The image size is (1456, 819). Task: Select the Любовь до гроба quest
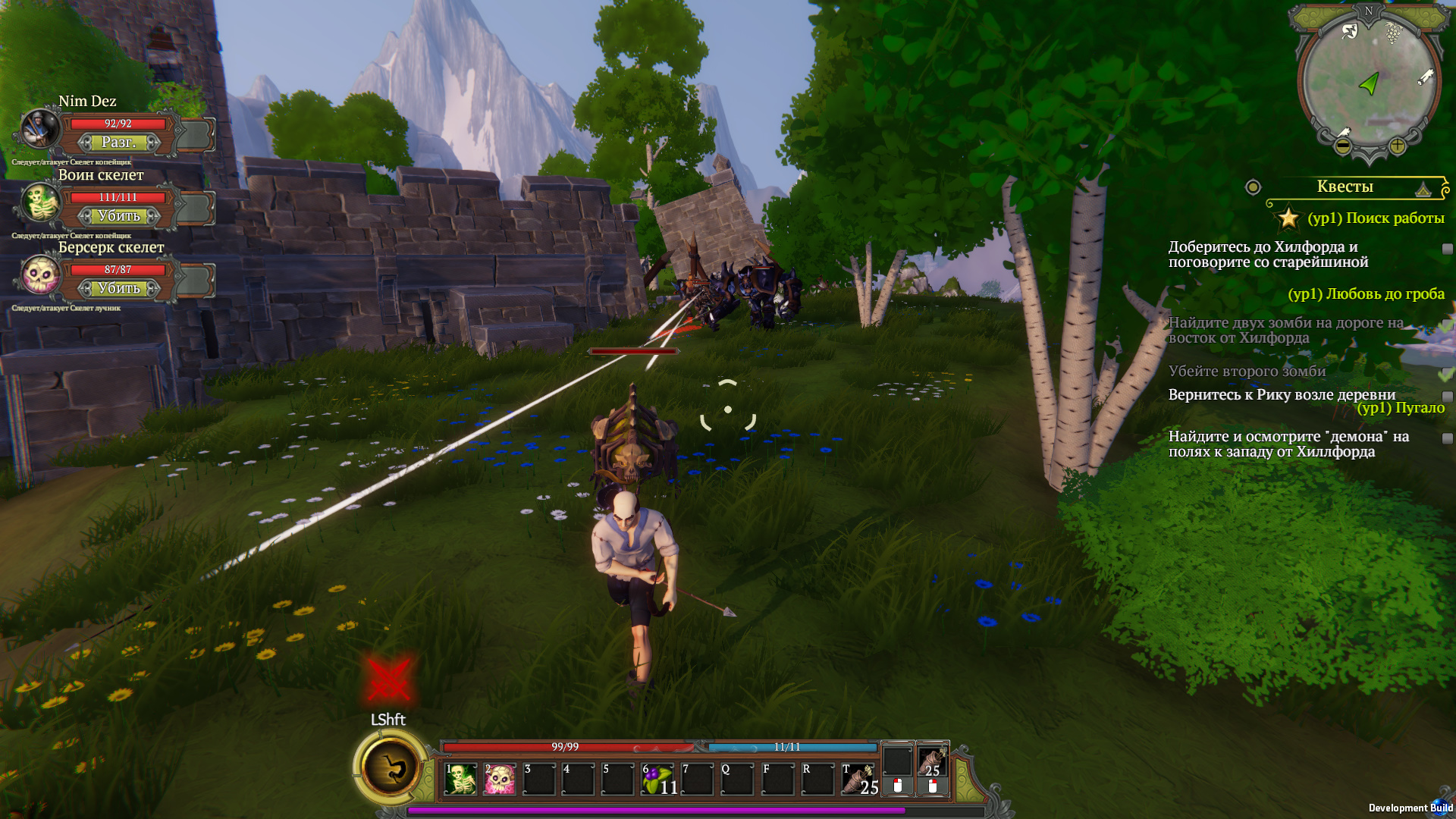point(1366,294)
